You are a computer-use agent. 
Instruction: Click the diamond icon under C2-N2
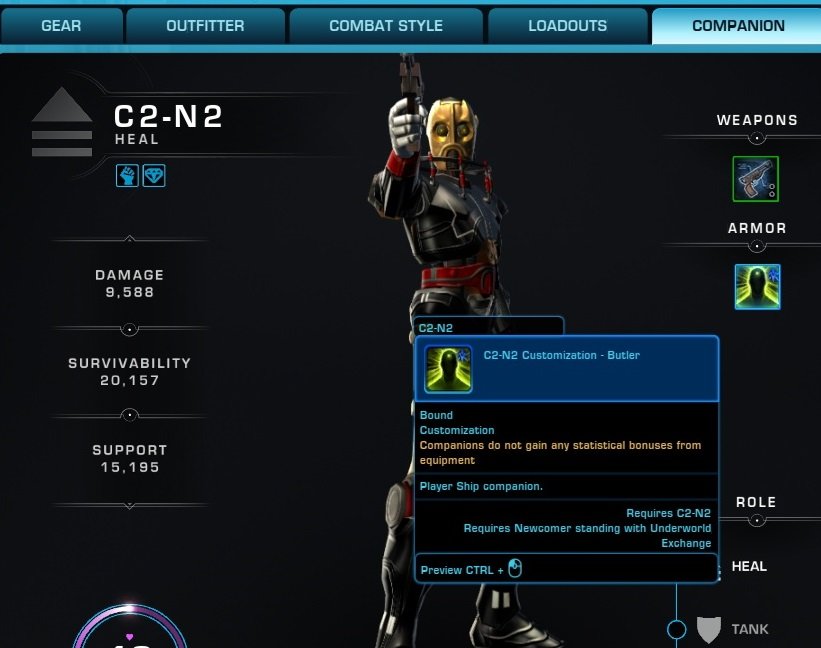pyautogui.click(x=154, y=176)
